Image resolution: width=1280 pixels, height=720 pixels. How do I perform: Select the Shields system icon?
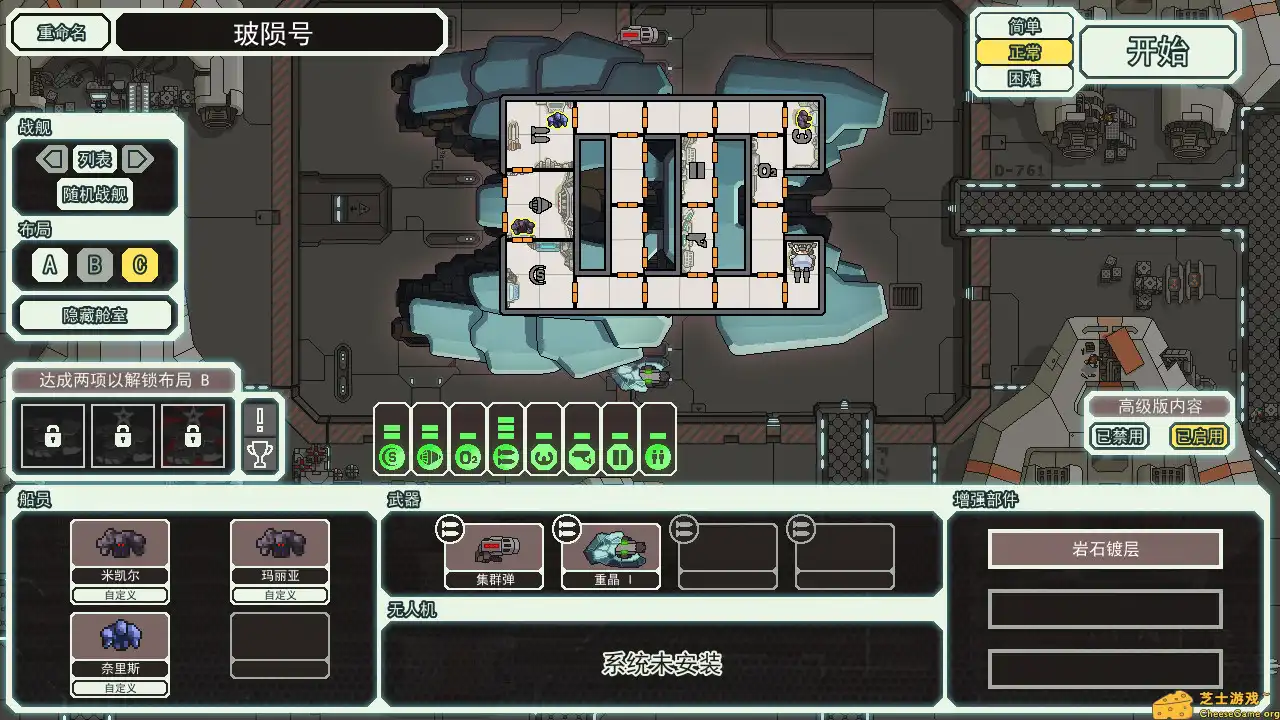pos(393,455)
